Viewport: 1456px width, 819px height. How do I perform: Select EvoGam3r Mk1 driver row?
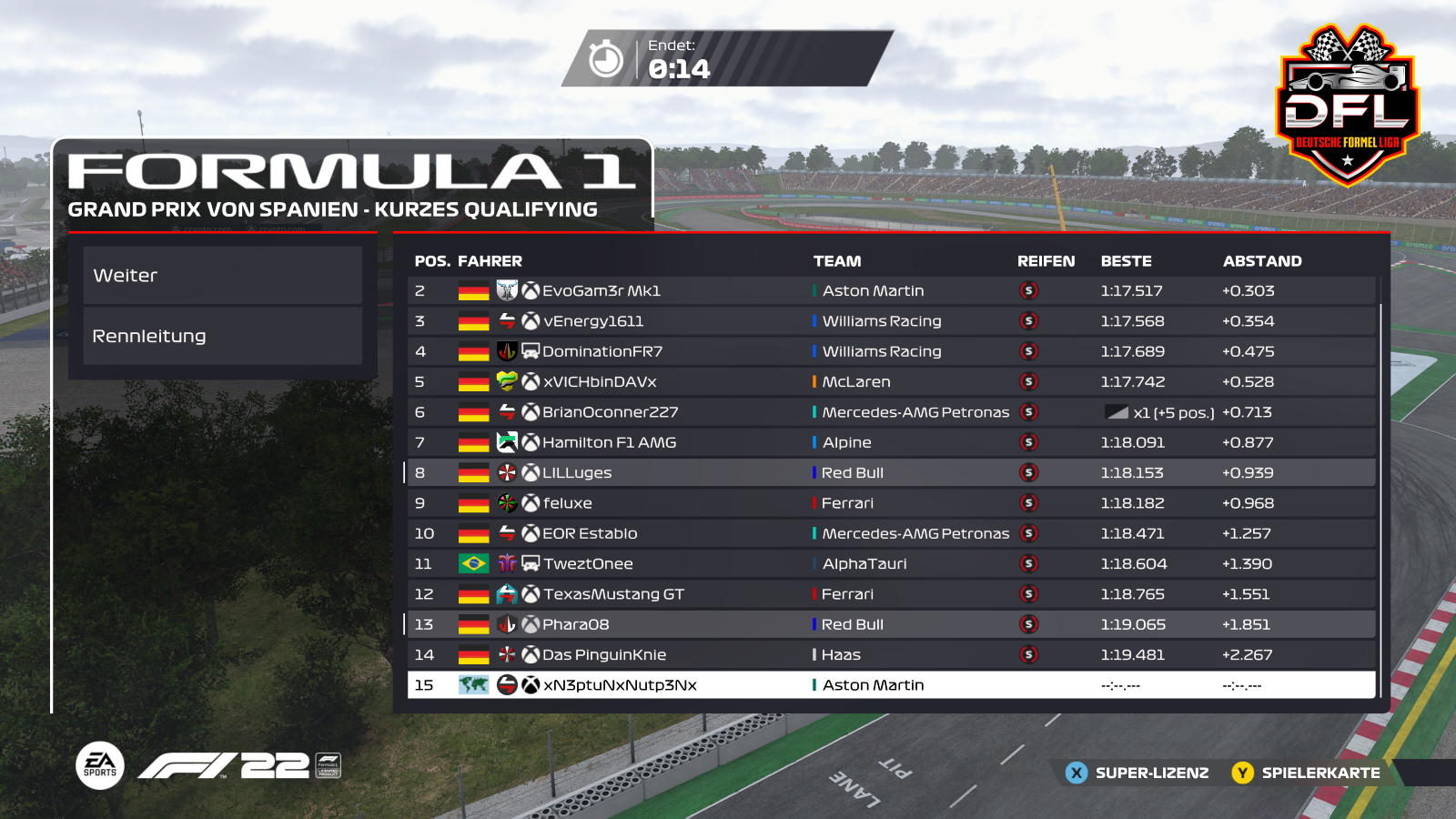[890, 291]
